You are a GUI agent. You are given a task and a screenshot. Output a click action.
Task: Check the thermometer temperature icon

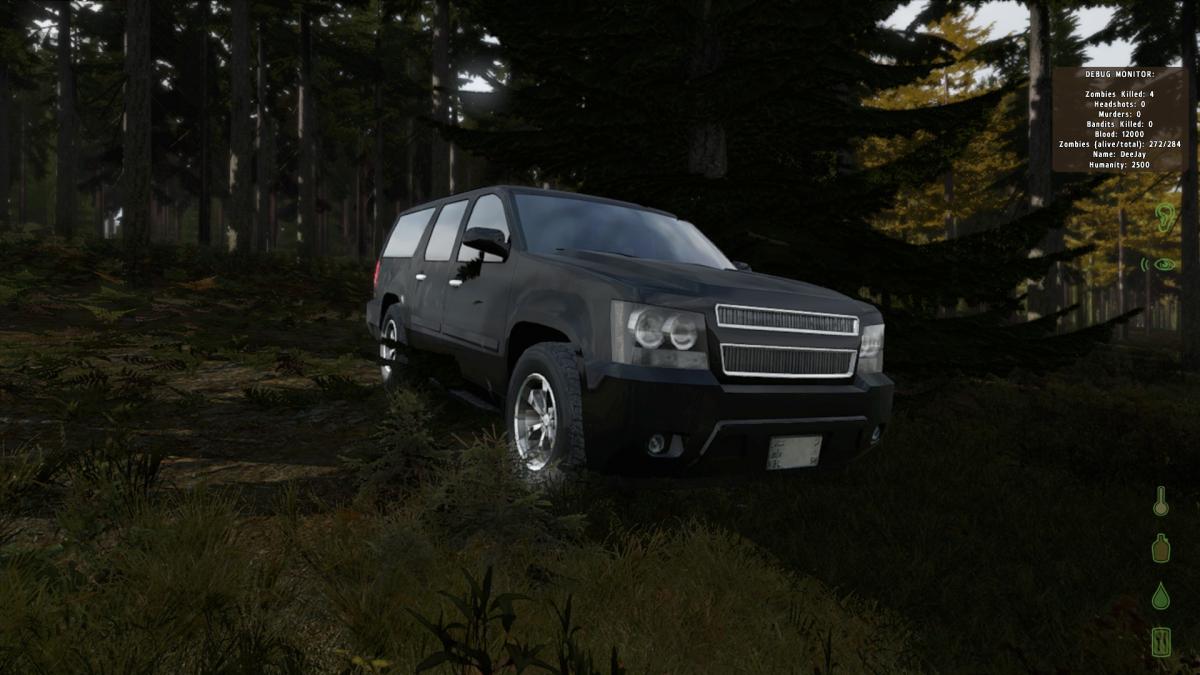click(x=1160, y=501)
